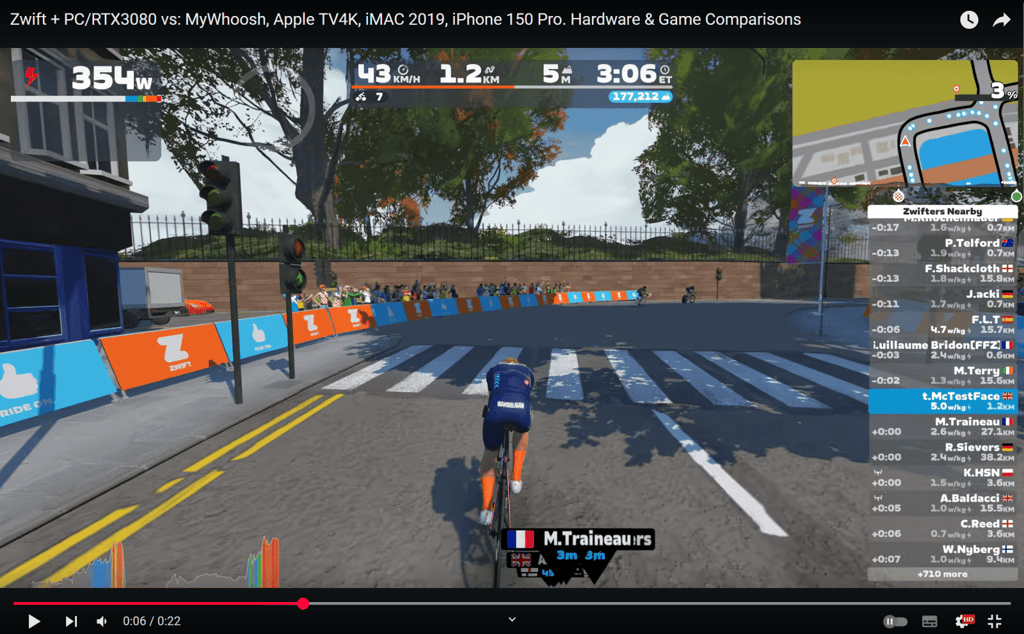Select R.Sievers from Zwifters Nearby

tap(942, 452)
